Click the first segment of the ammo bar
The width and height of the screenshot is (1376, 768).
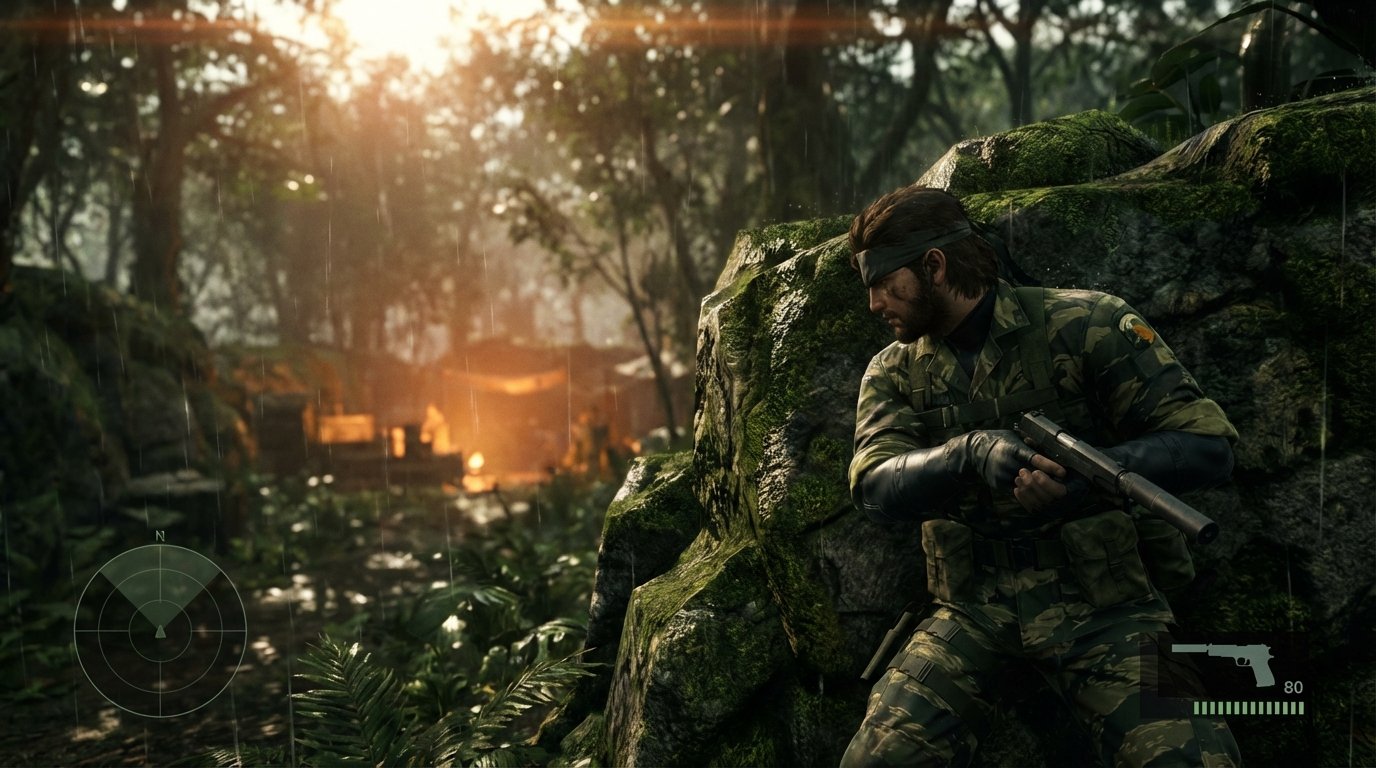click(x=1197, y=708)
